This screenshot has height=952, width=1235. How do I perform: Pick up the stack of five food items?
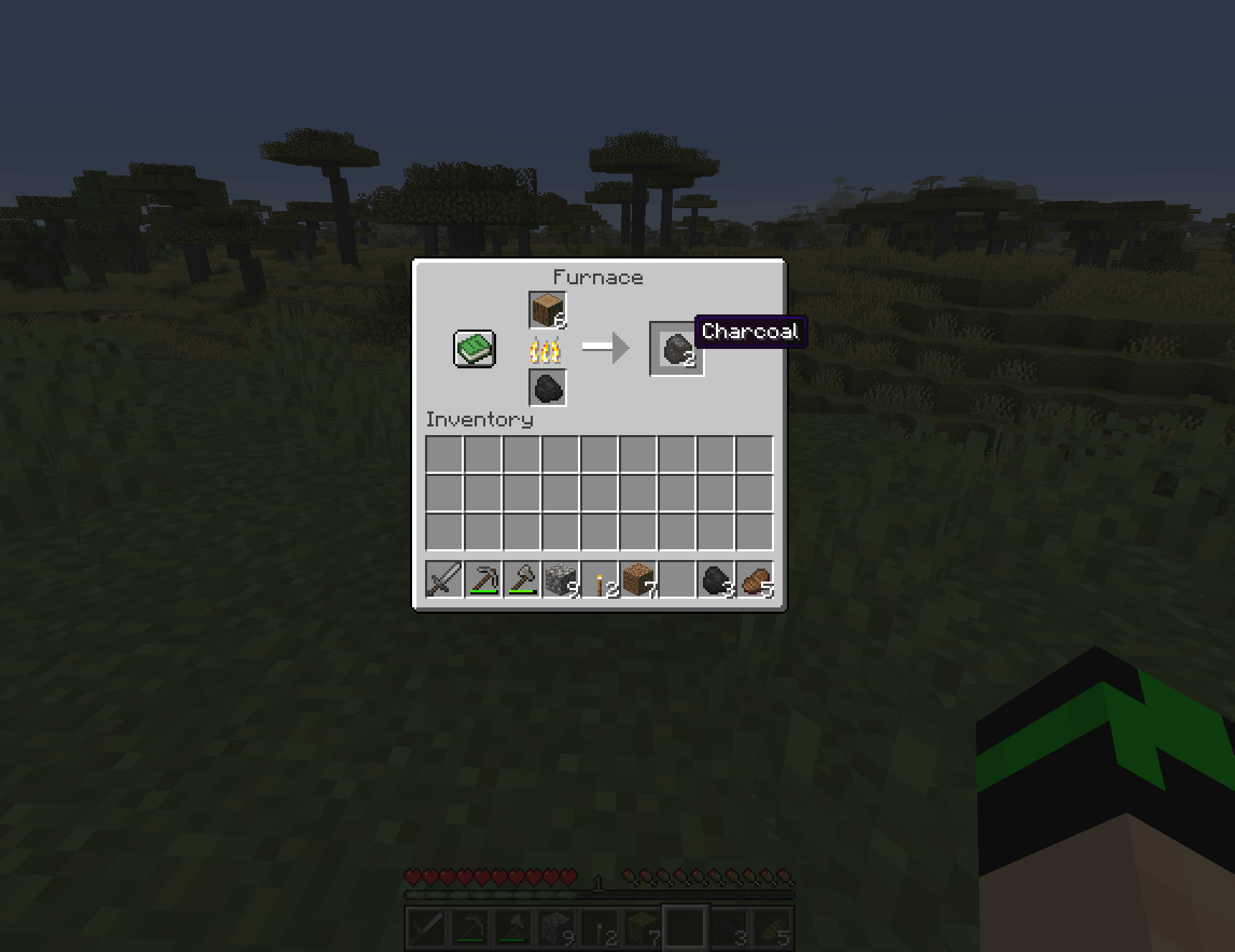(x=755, y=579)
